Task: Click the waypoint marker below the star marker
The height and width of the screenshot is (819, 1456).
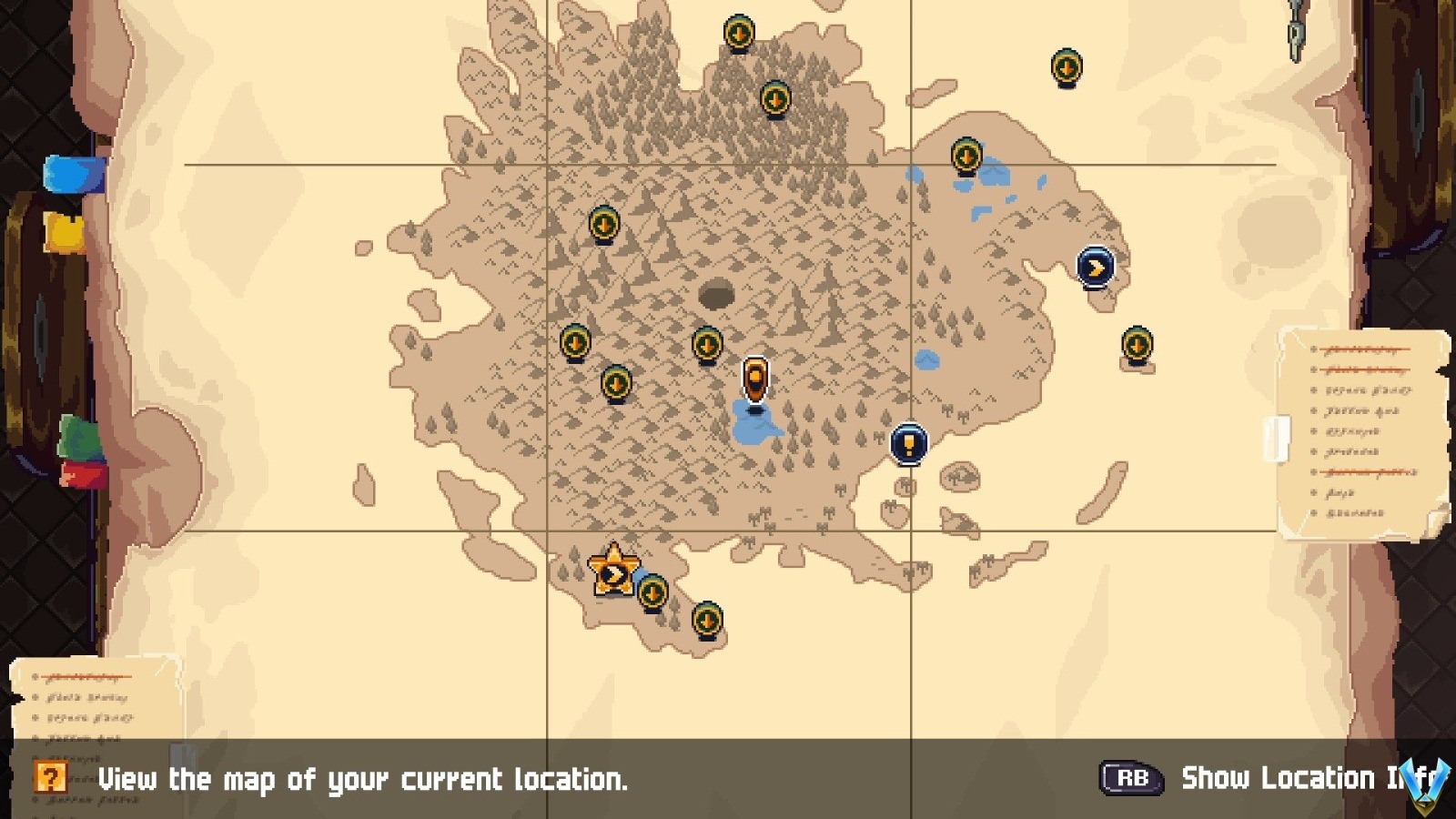Action: point(653,593)
